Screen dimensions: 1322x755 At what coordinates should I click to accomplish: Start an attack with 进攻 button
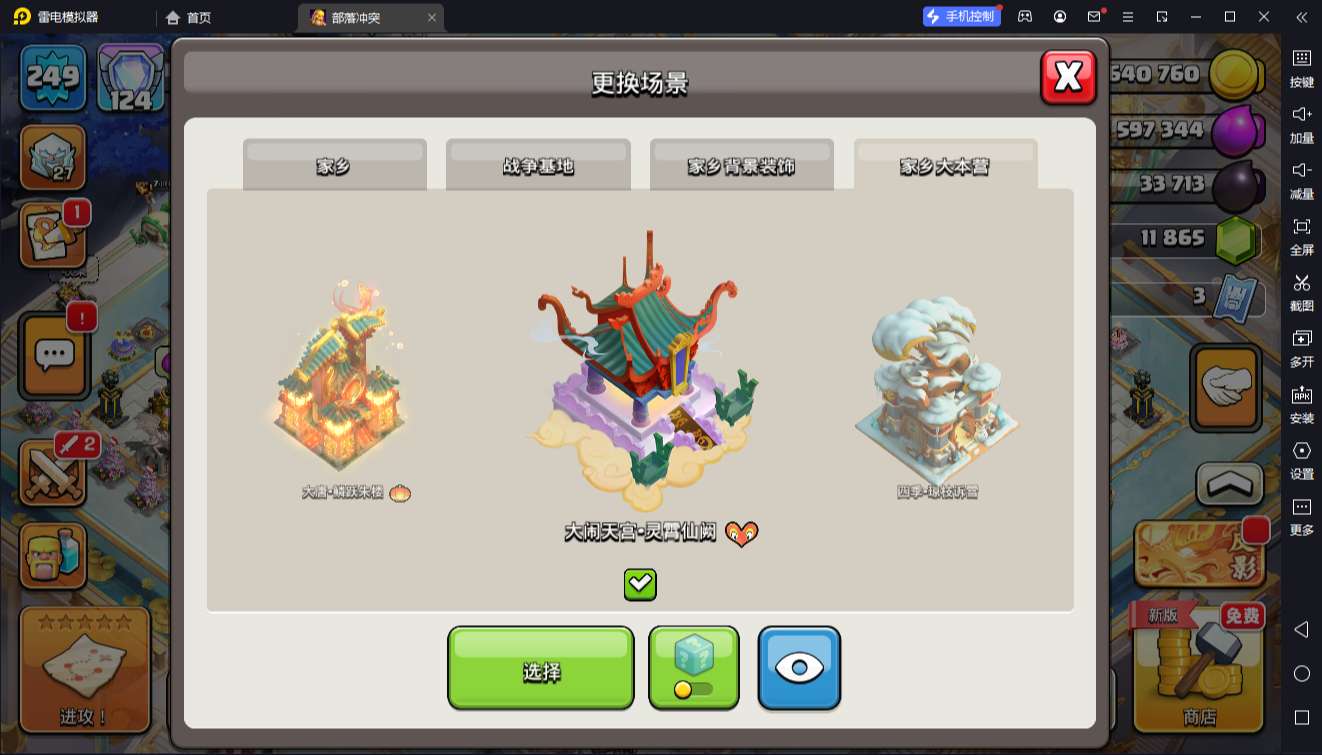point(84,668)
